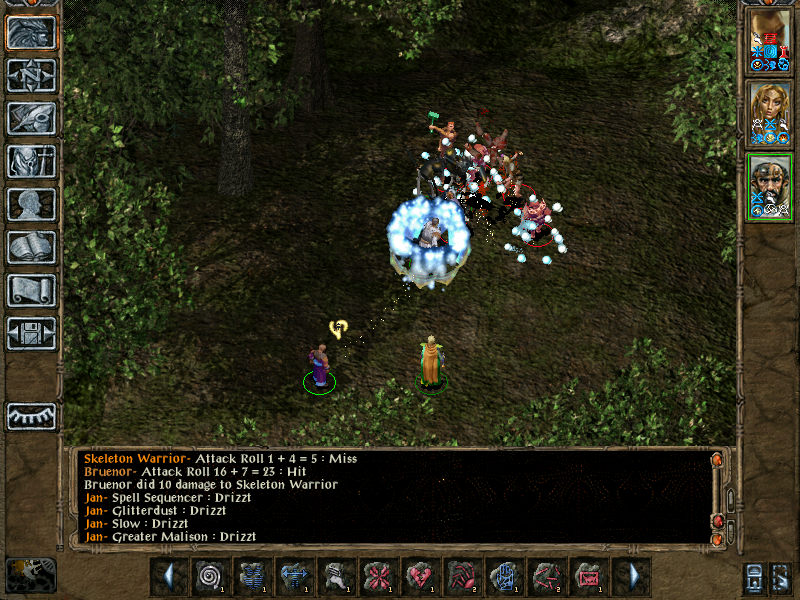Screen dimensions: 800x600
Task: Click the clock icon in the bottom-left corner
Action: [30, 575]
